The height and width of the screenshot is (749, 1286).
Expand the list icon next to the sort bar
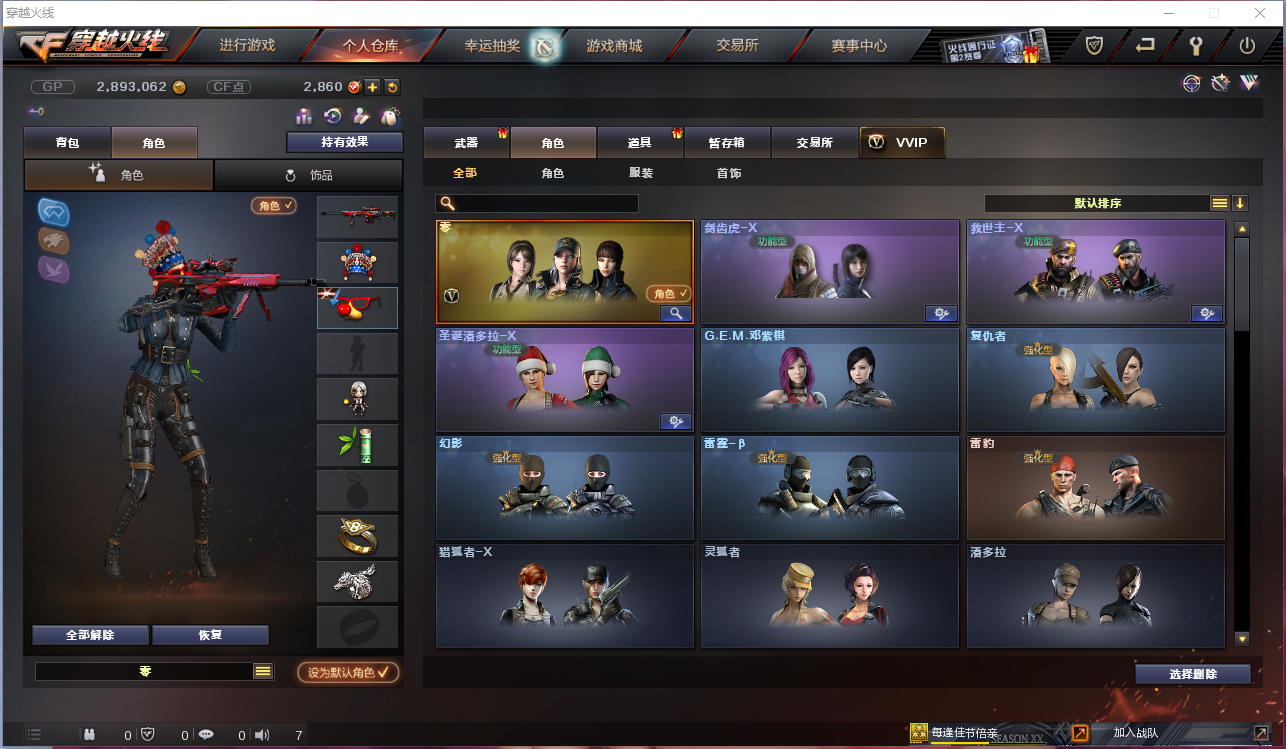coord(1219,202)
